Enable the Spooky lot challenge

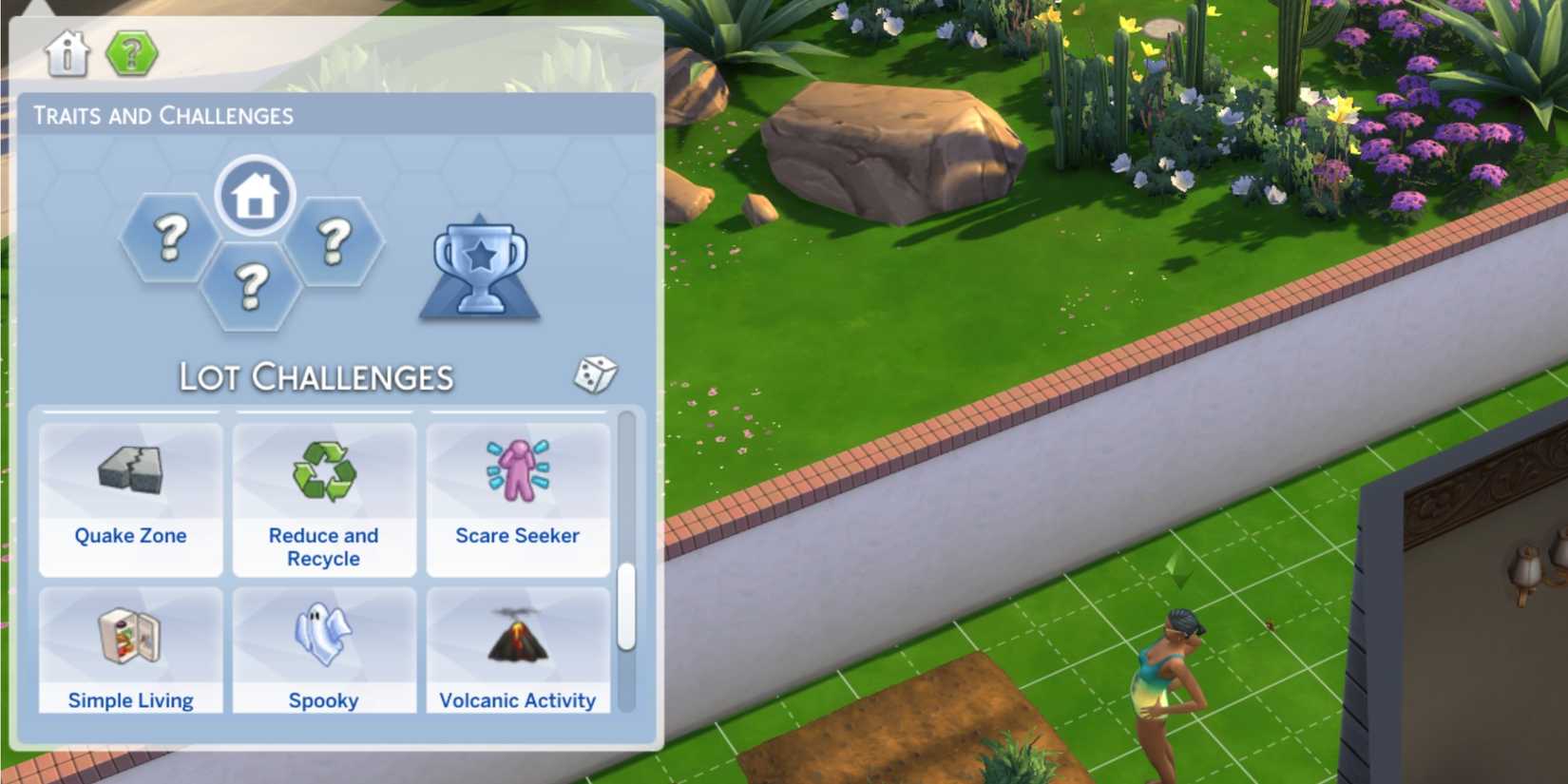(x=324, y=651)
